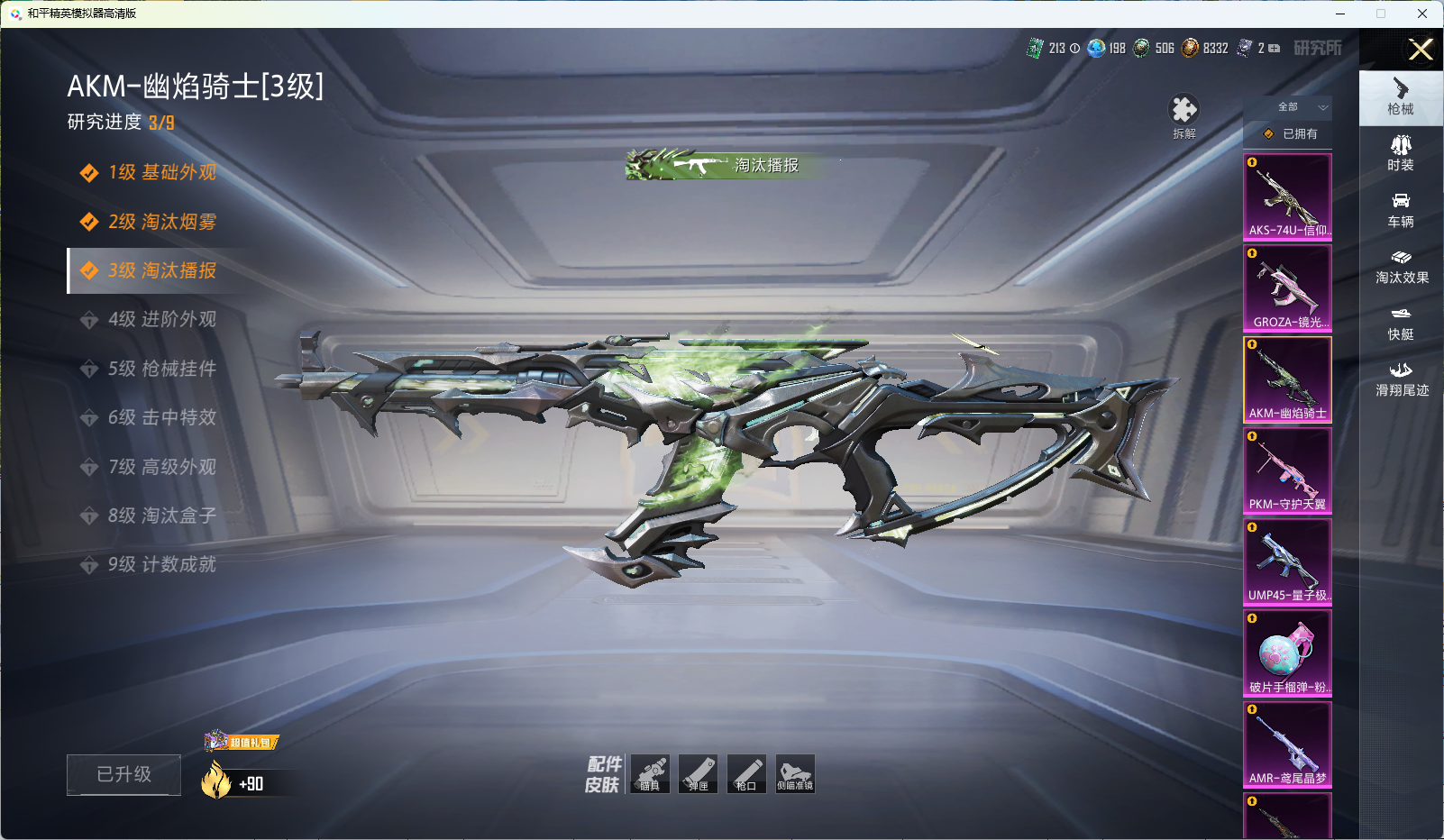
Task: Choose the 4级 进阶外观 level
Action: [161, 319]
